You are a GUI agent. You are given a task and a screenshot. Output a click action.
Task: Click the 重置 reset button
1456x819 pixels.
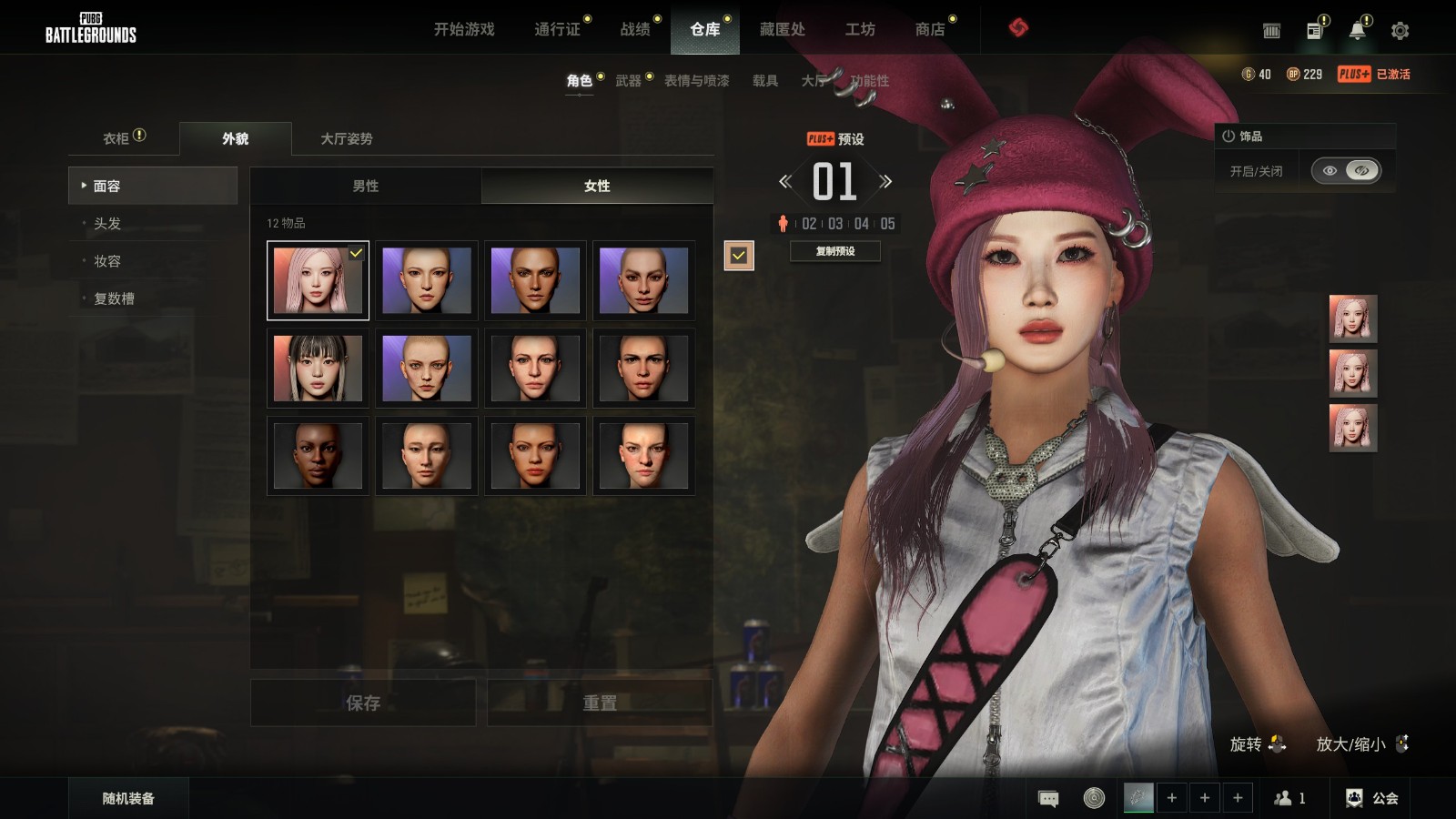pyautogui.click(x=599, y=703)
